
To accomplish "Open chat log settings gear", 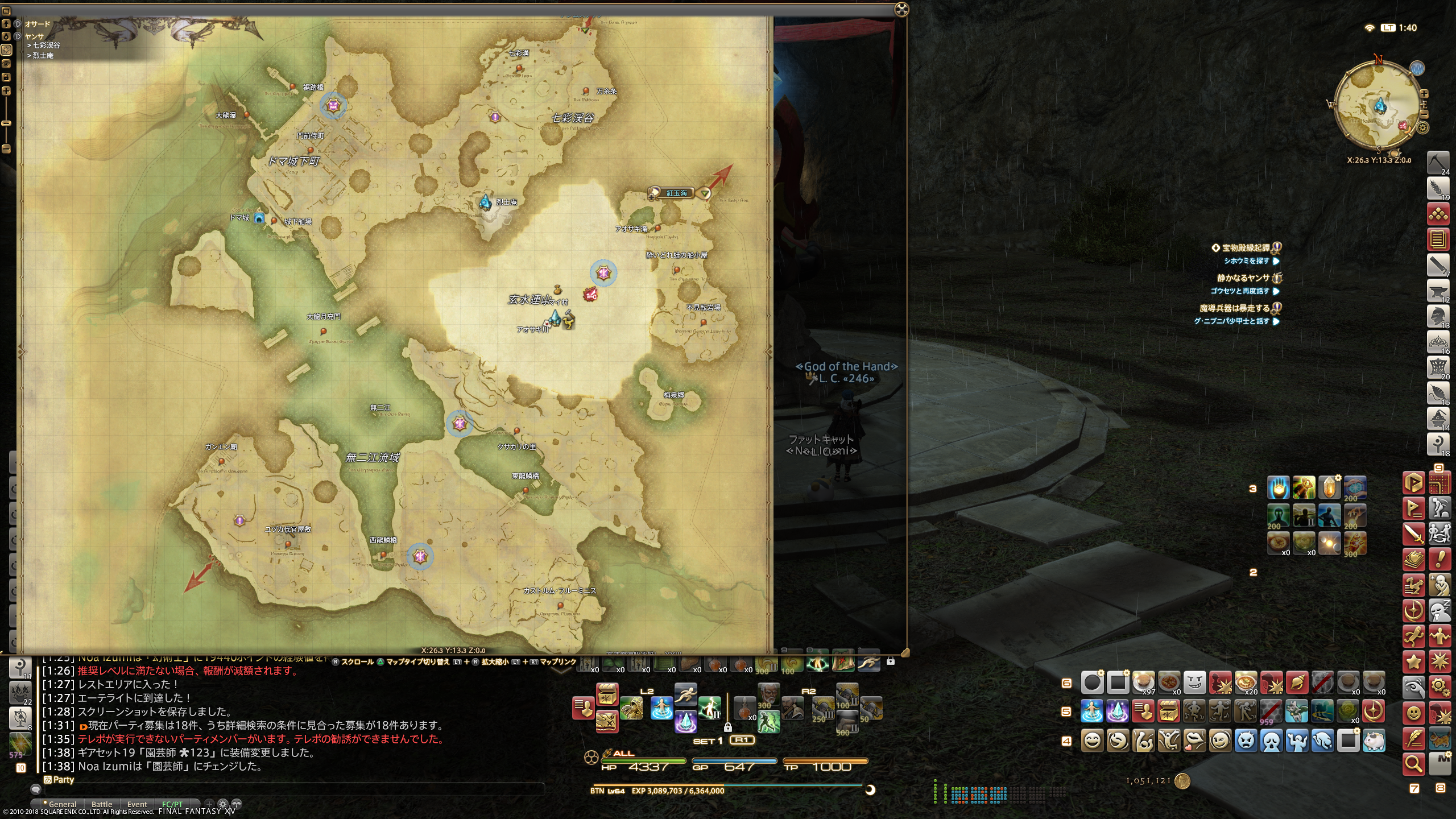I will (x=223, y=804).
